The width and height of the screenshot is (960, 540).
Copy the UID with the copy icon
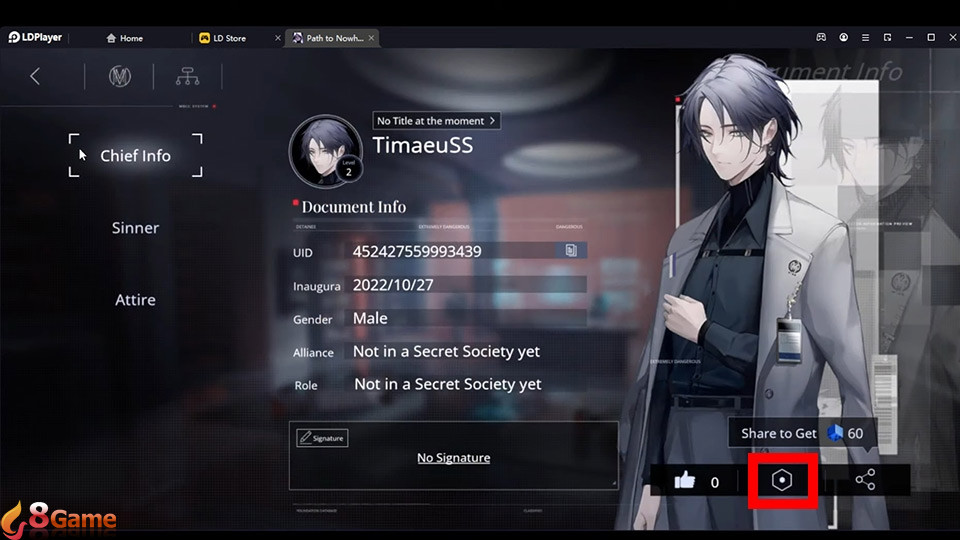coord(570,251)
